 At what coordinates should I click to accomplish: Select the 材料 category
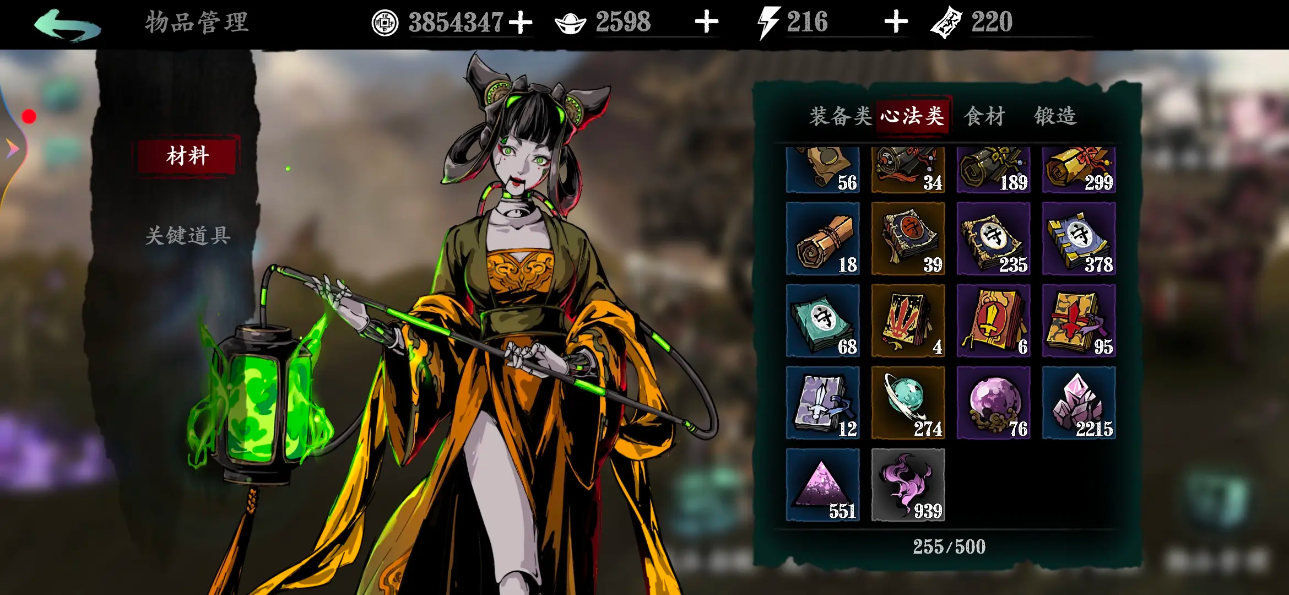coord(188,156)
